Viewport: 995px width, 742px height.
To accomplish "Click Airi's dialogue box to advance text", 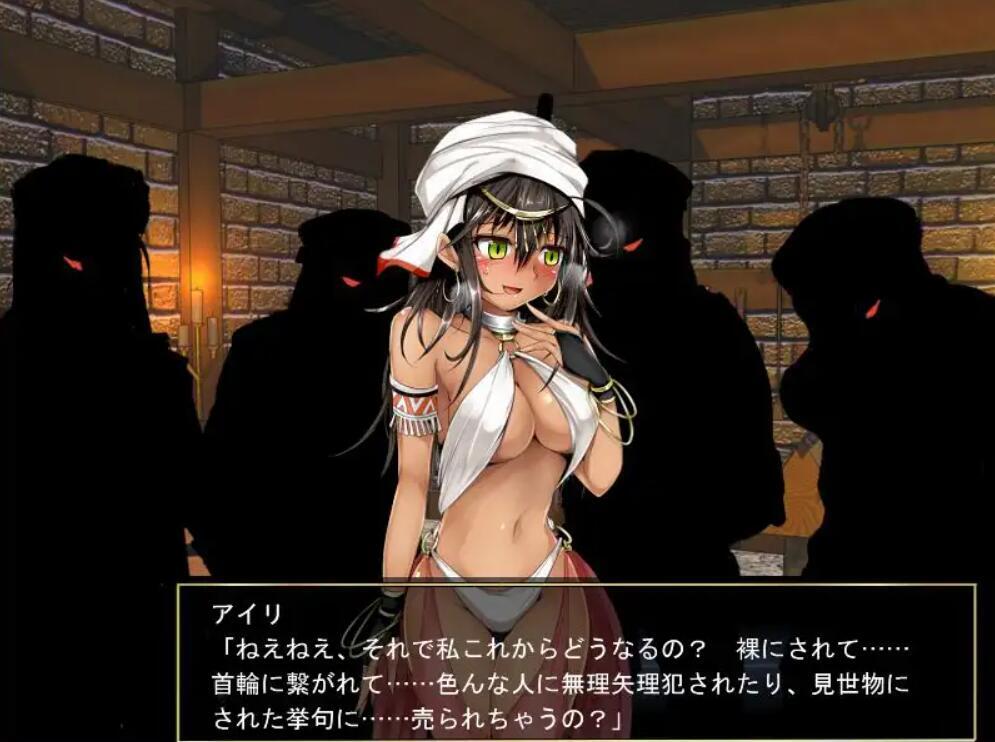I will (x=575, y=662).
